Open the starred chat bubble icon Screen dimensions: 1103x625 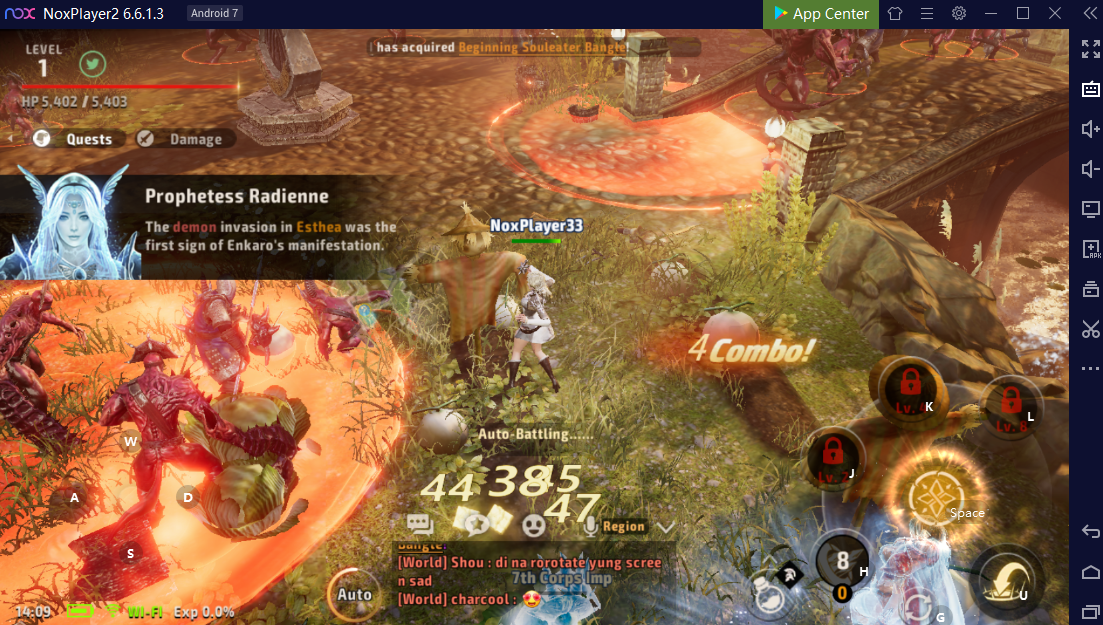474,522
